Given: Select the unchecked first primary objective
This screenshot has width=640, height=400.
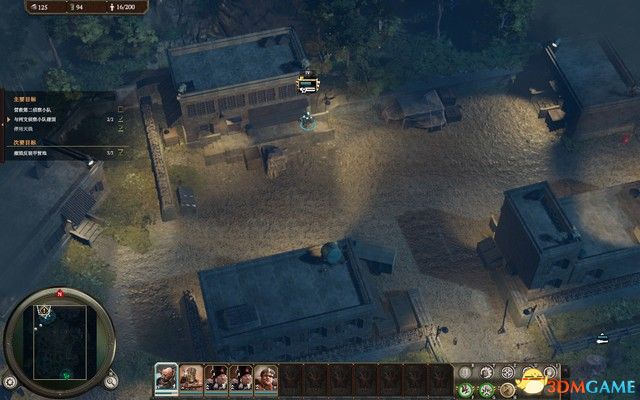Looking at the screenshot, I should click(x=33, y=109).
